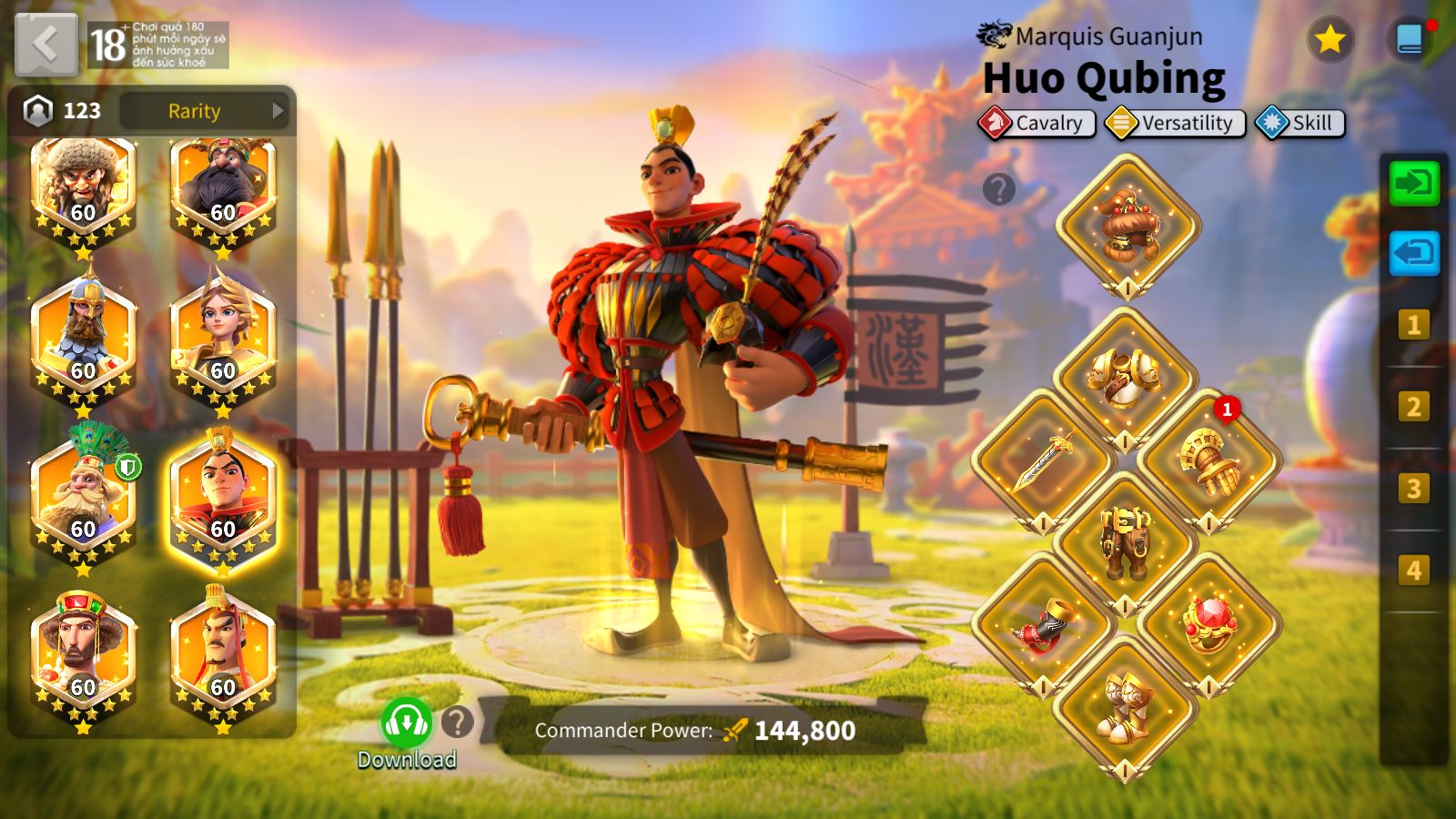
Task: Switch to equipment preset 1
Action: click(1413, 325)
